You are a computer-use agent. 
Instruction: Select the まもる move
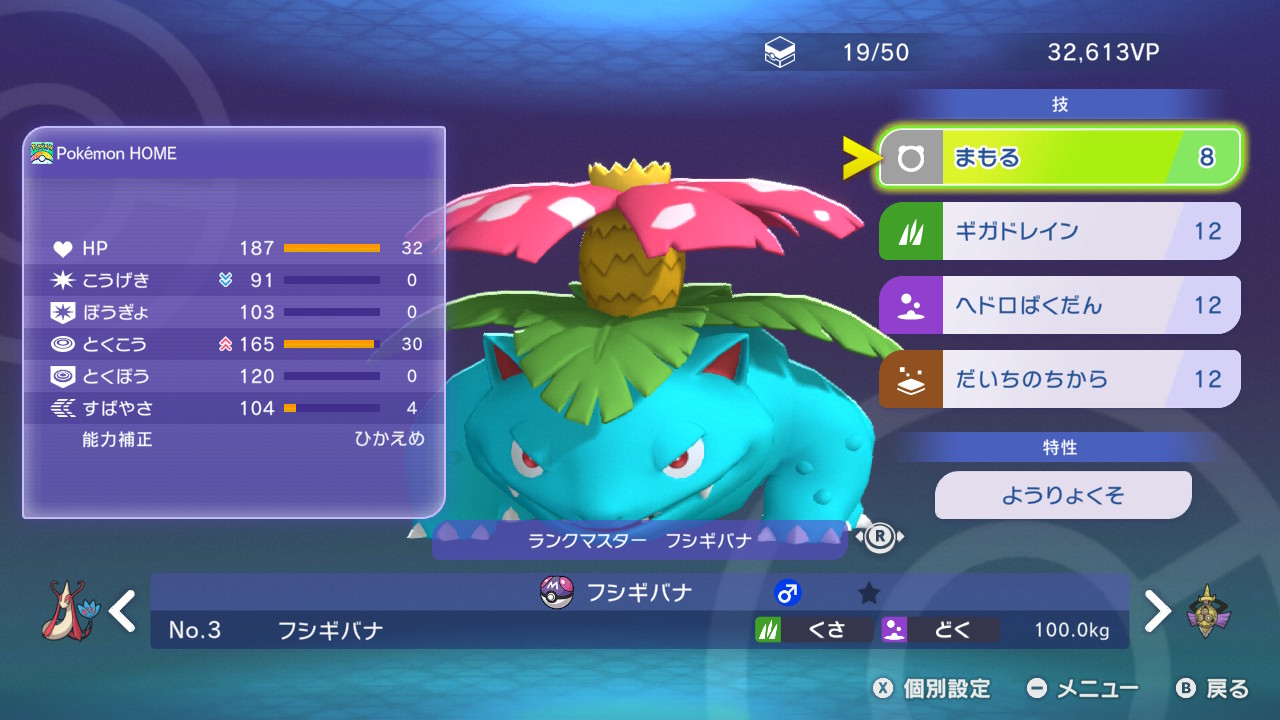(x=1059, y=158)
